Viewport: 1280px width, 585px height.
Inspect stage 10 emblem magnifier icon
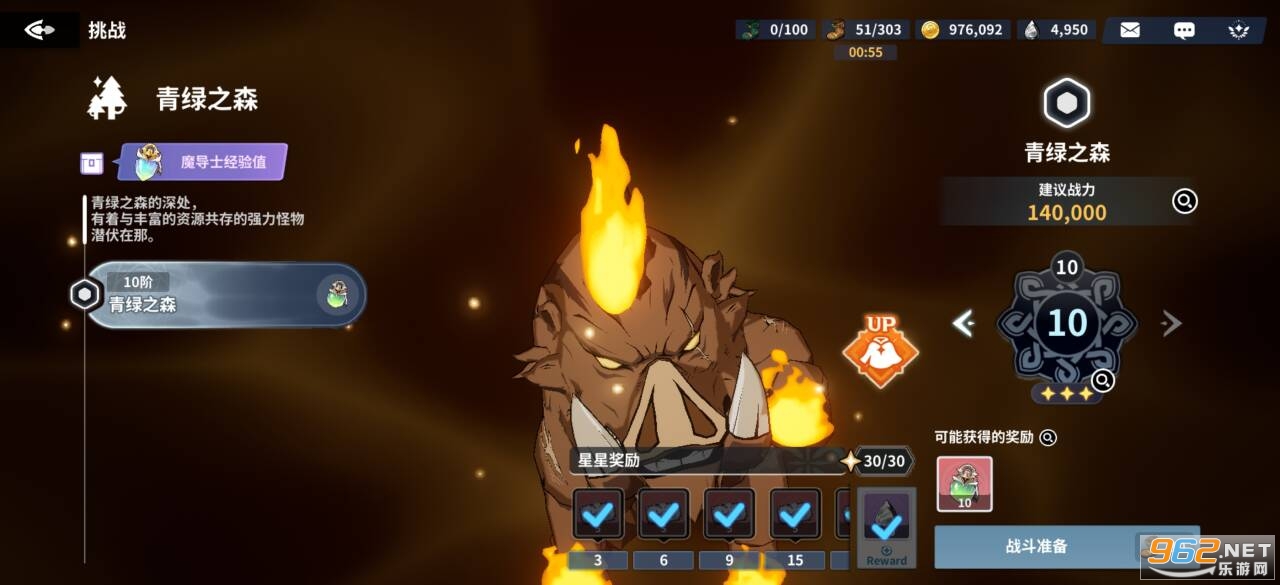point(1103,380)
